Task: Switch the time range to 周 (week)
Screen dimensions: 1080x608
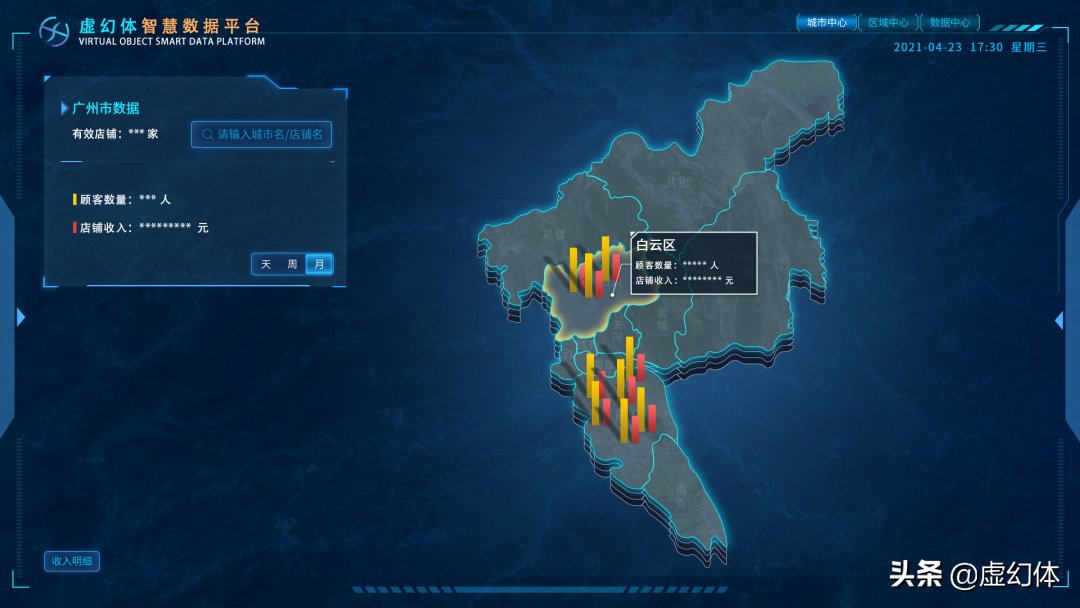Action: click(x=292, y=264)
